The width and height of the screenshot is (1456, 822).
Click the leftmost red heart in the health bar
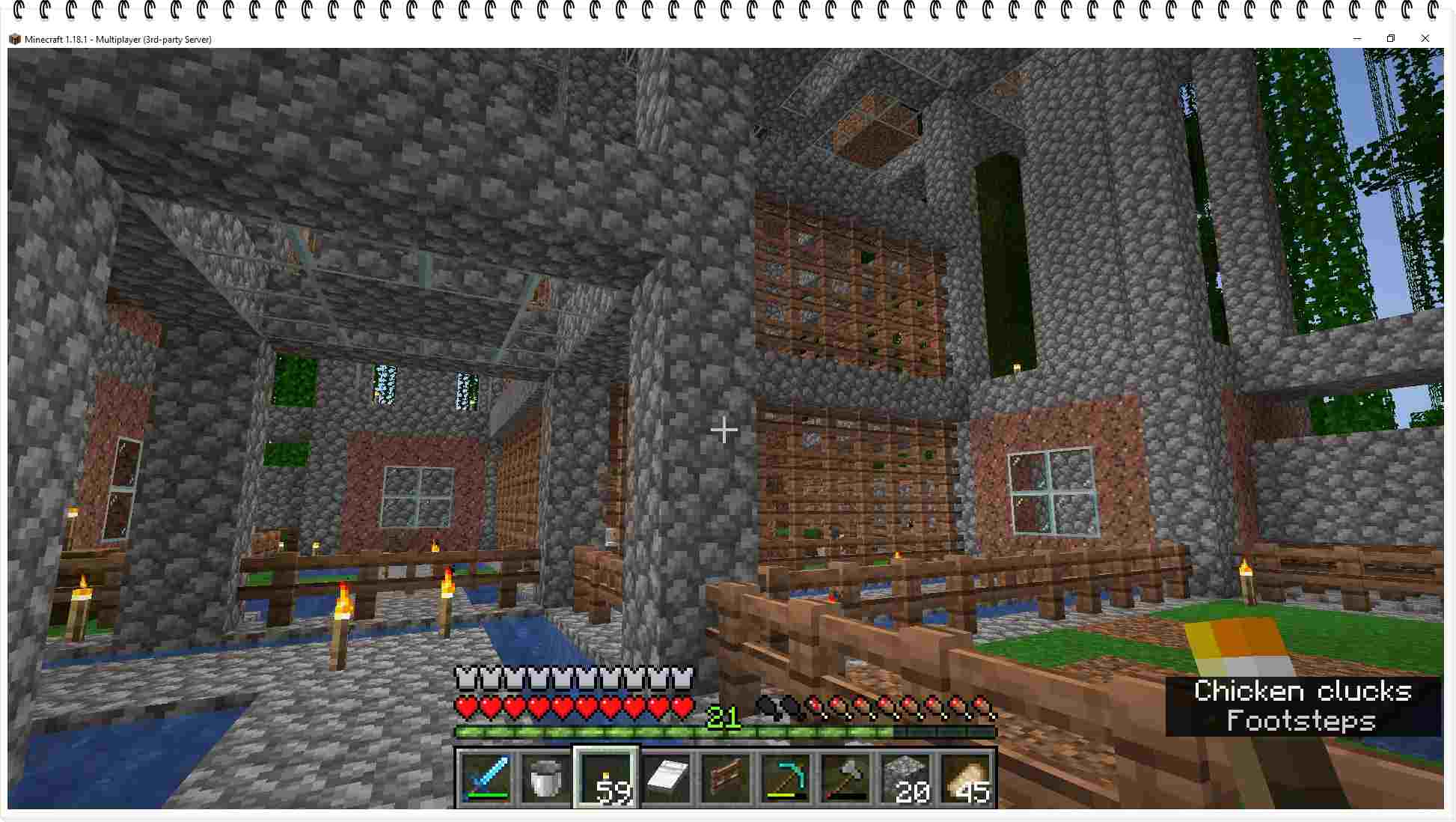[x=465, y=704]
